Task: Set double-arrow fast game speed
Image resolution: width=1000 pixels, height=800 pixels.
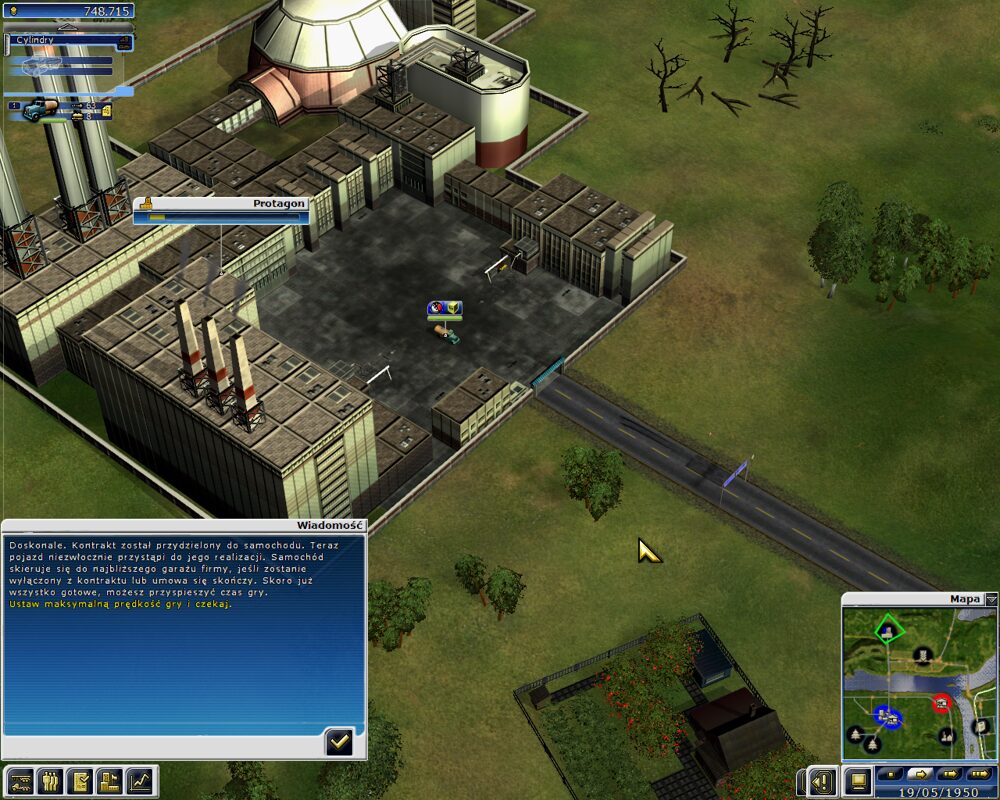Action: 949,773
